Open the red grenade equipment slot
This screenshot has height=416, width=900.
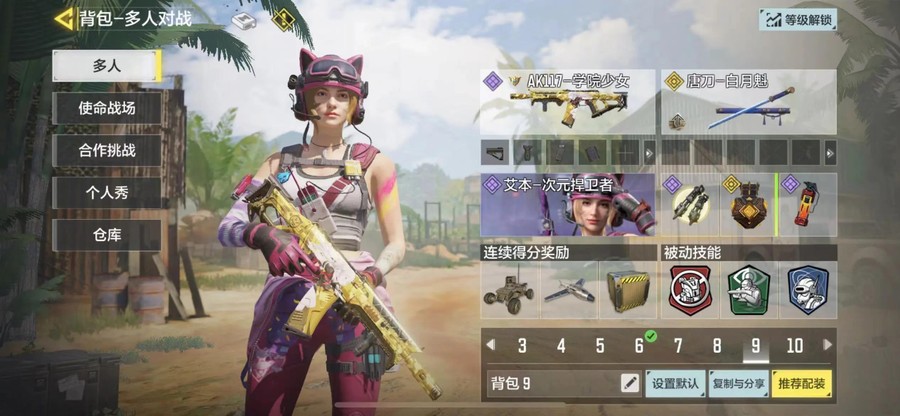tap(806, 205)
